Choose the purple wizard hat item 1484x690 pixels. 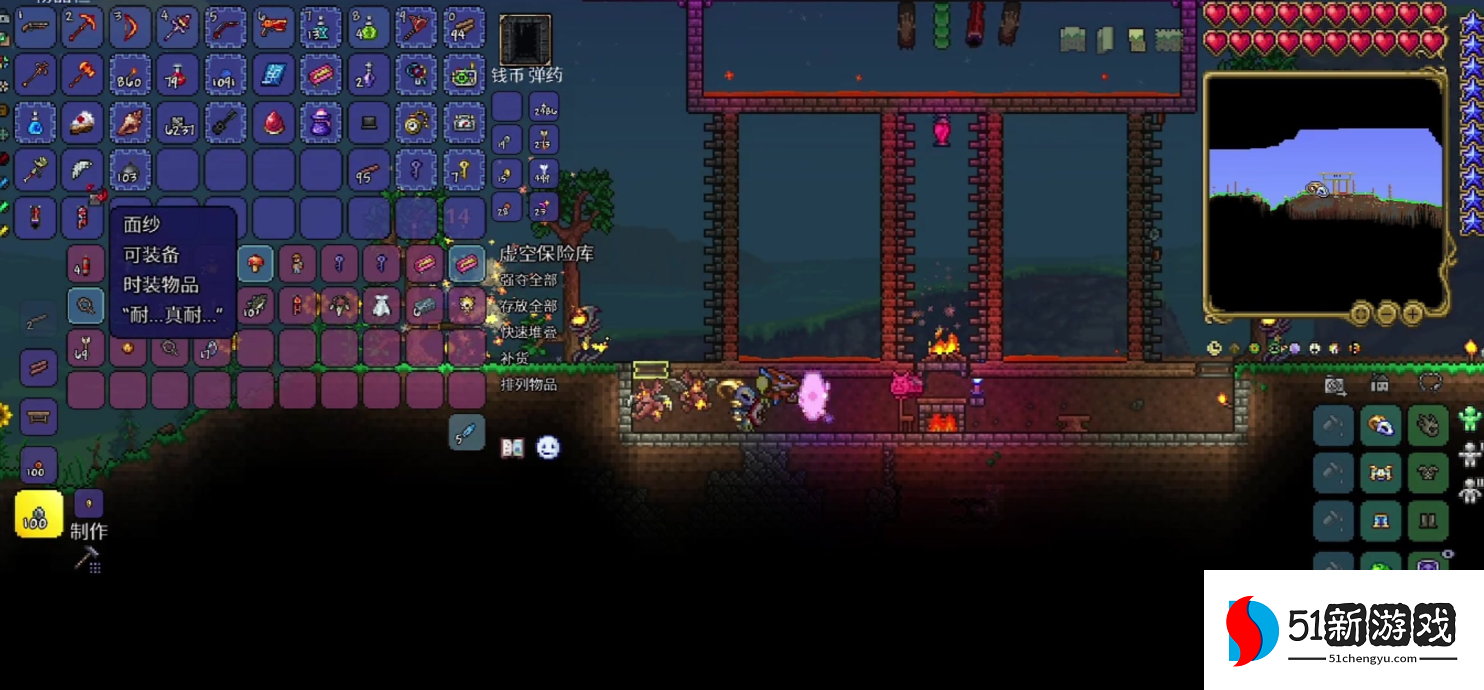[x=322, y=122]
